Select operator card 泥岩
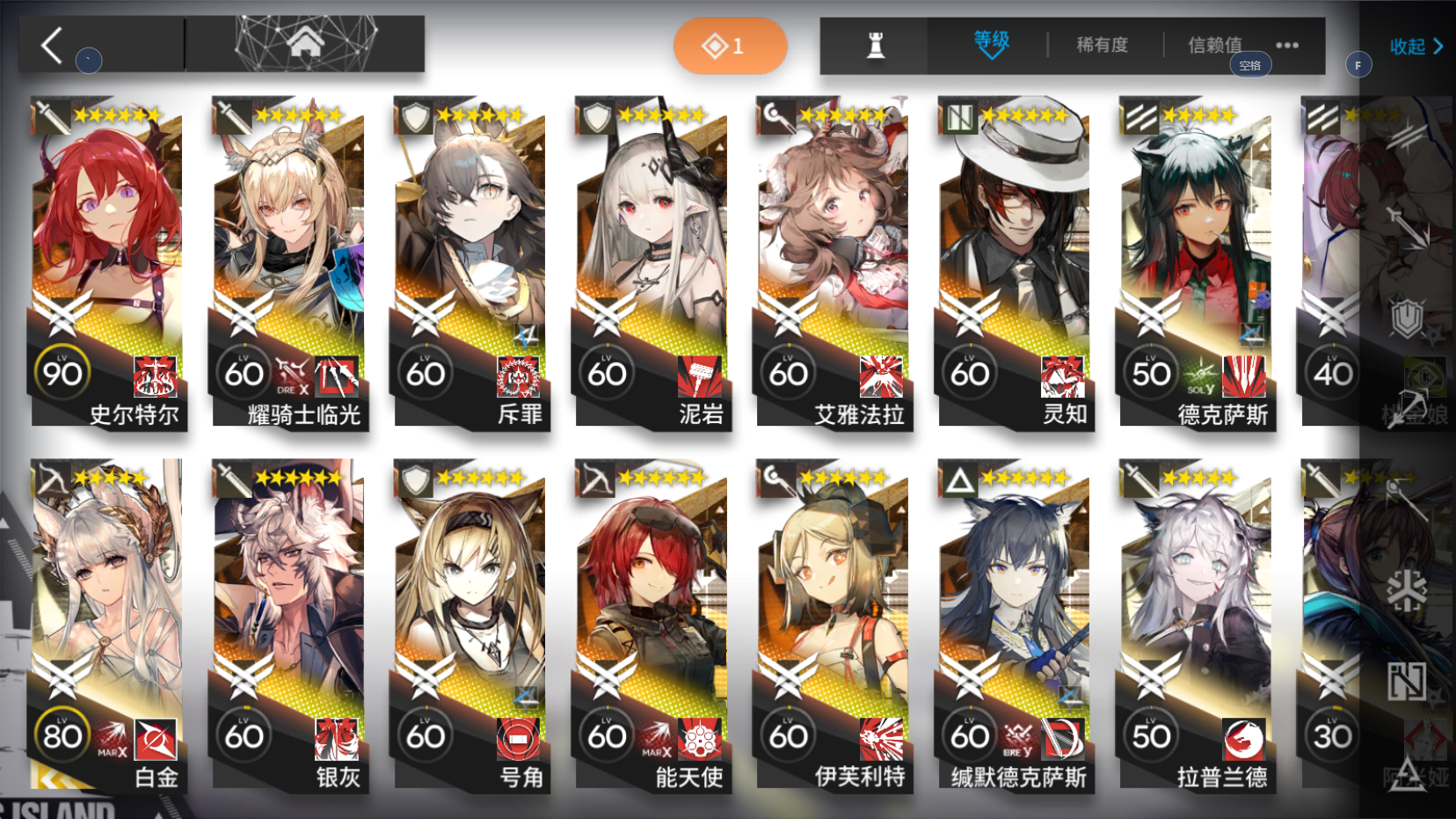Image resolution: width=1456 pixels, height=819 pixels. [x=653, y=264]
